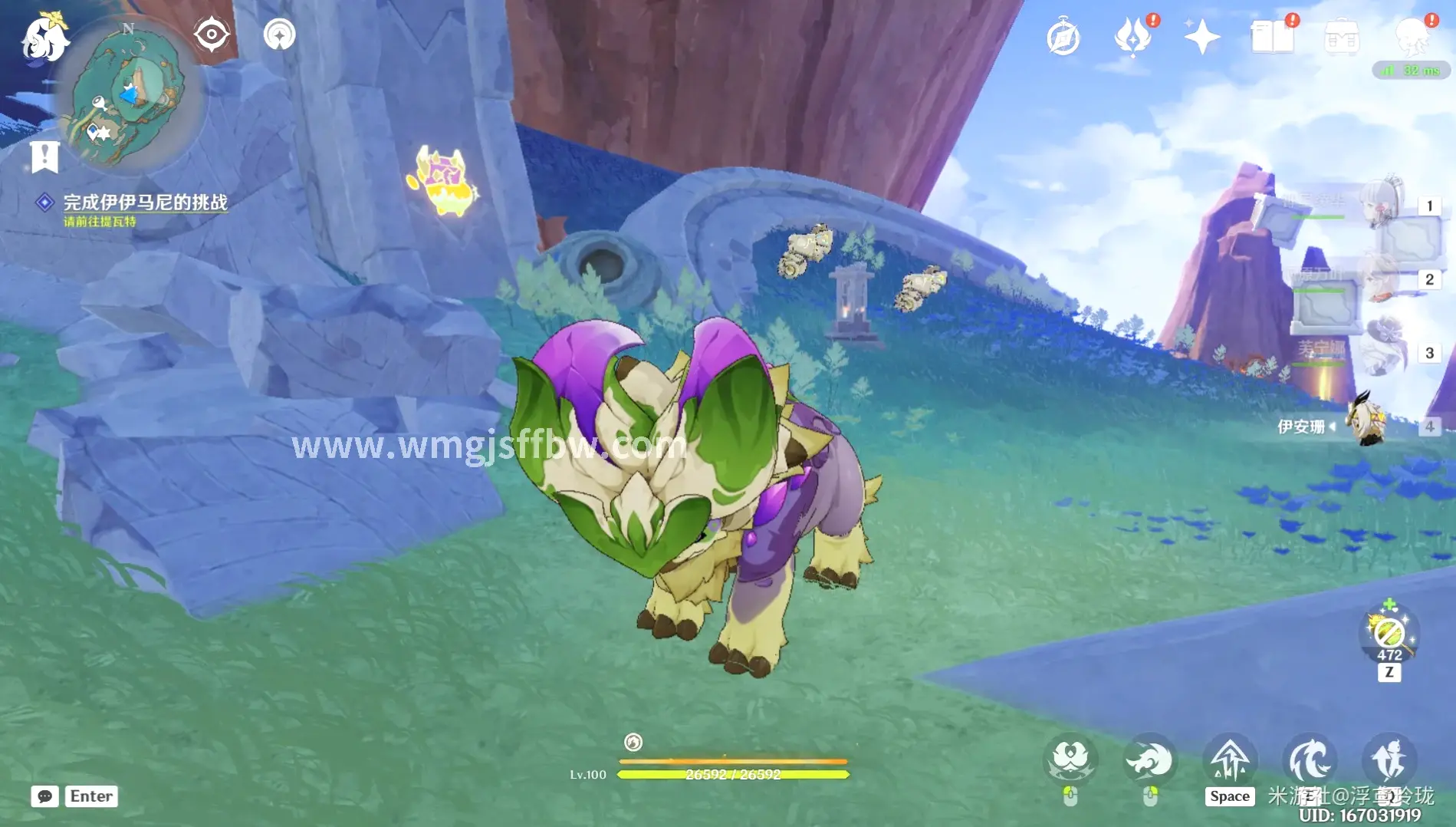Open the Paimon main menu
The width and height of the screenshot is (1456, 827).
click(x=44, y=37)
